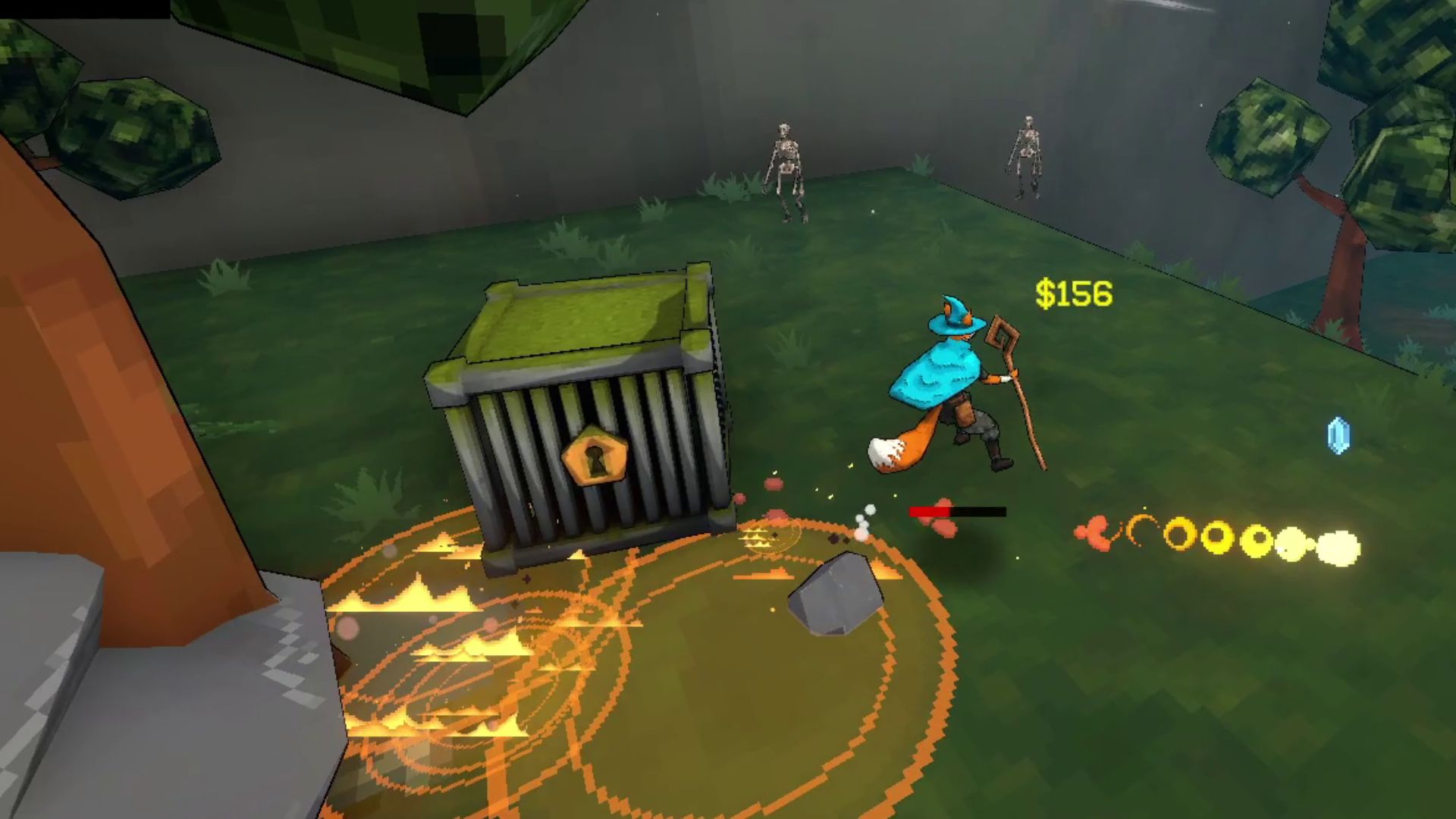Pick up the blue gem on the right
This screenshot has width=1456, height=819.
(1339, 435)
